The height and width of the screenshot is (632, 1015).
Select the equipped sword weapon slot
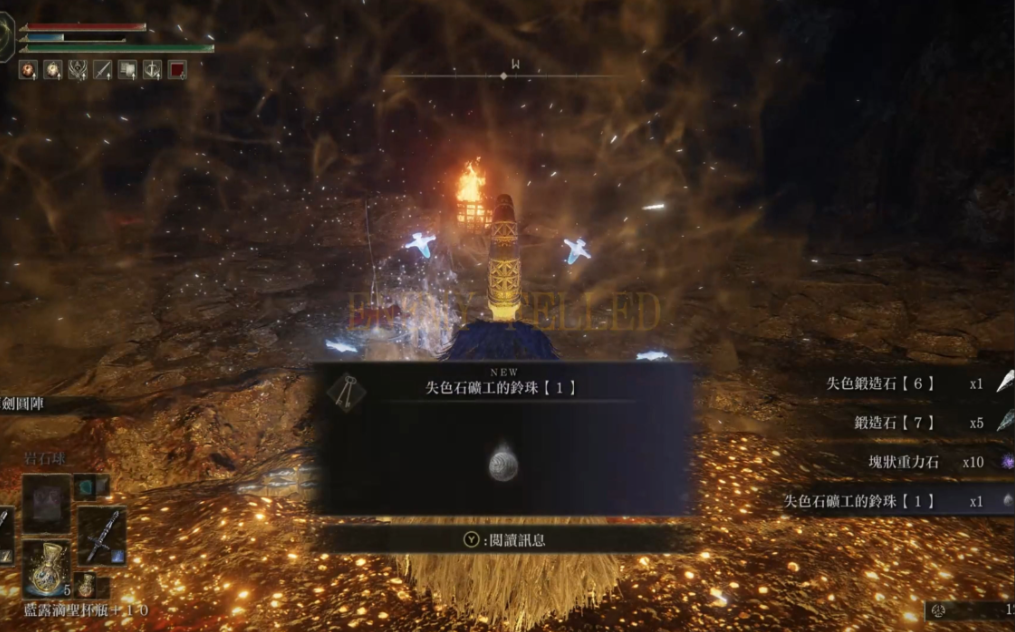click(101, 535)
